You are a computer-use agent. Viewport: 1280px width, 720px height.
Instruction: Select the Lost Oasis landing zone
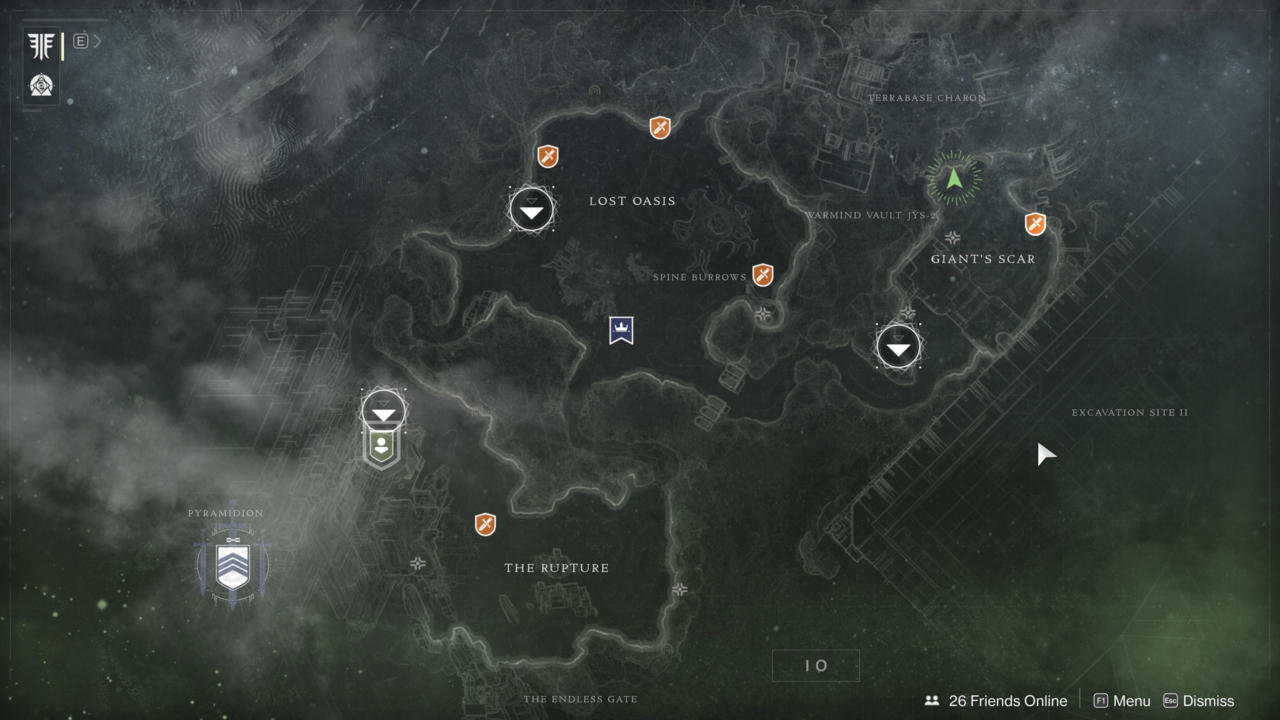click(531, 209)
